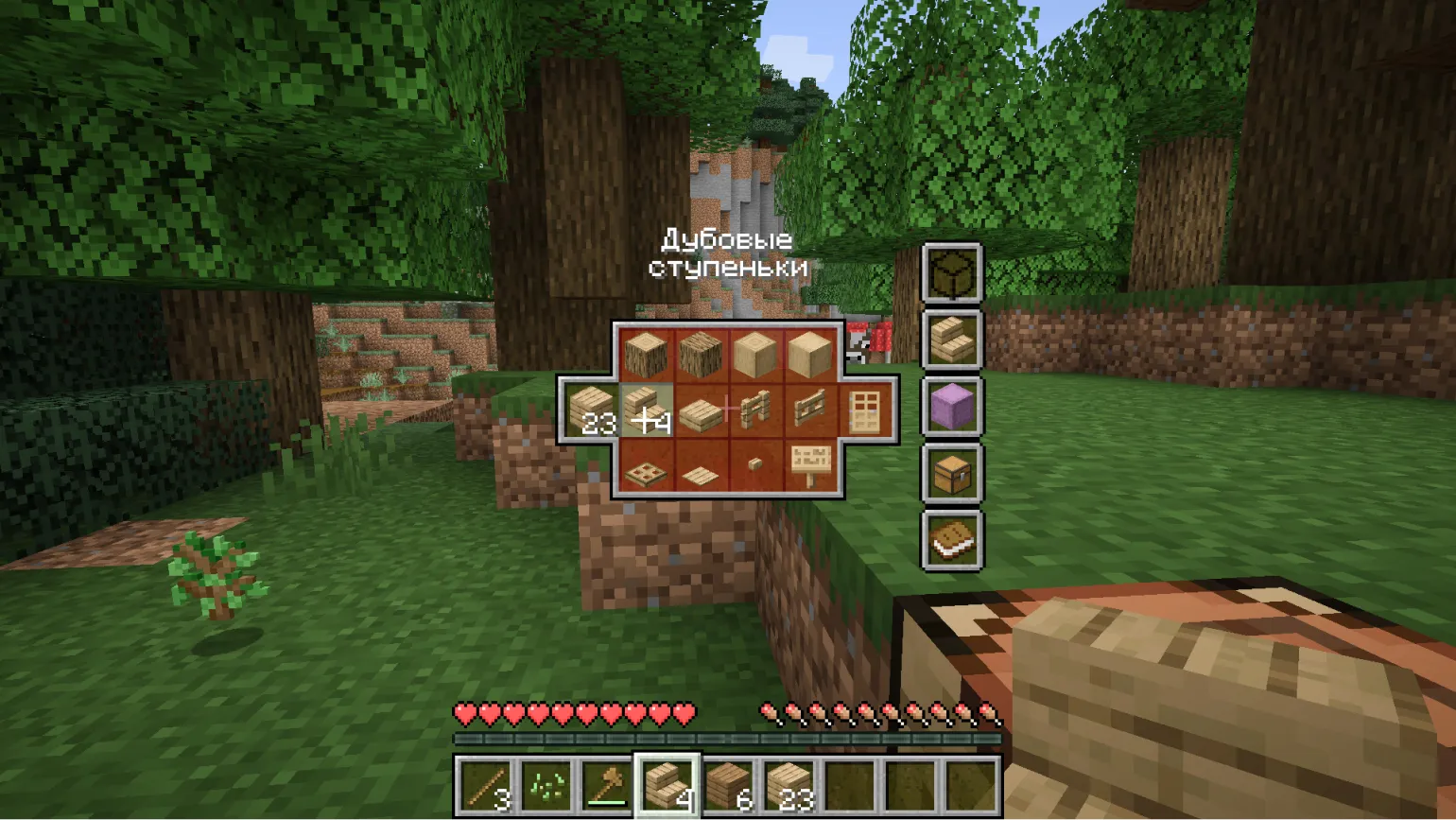Pick the oak fence gate recipe

[x=809, y=410]
